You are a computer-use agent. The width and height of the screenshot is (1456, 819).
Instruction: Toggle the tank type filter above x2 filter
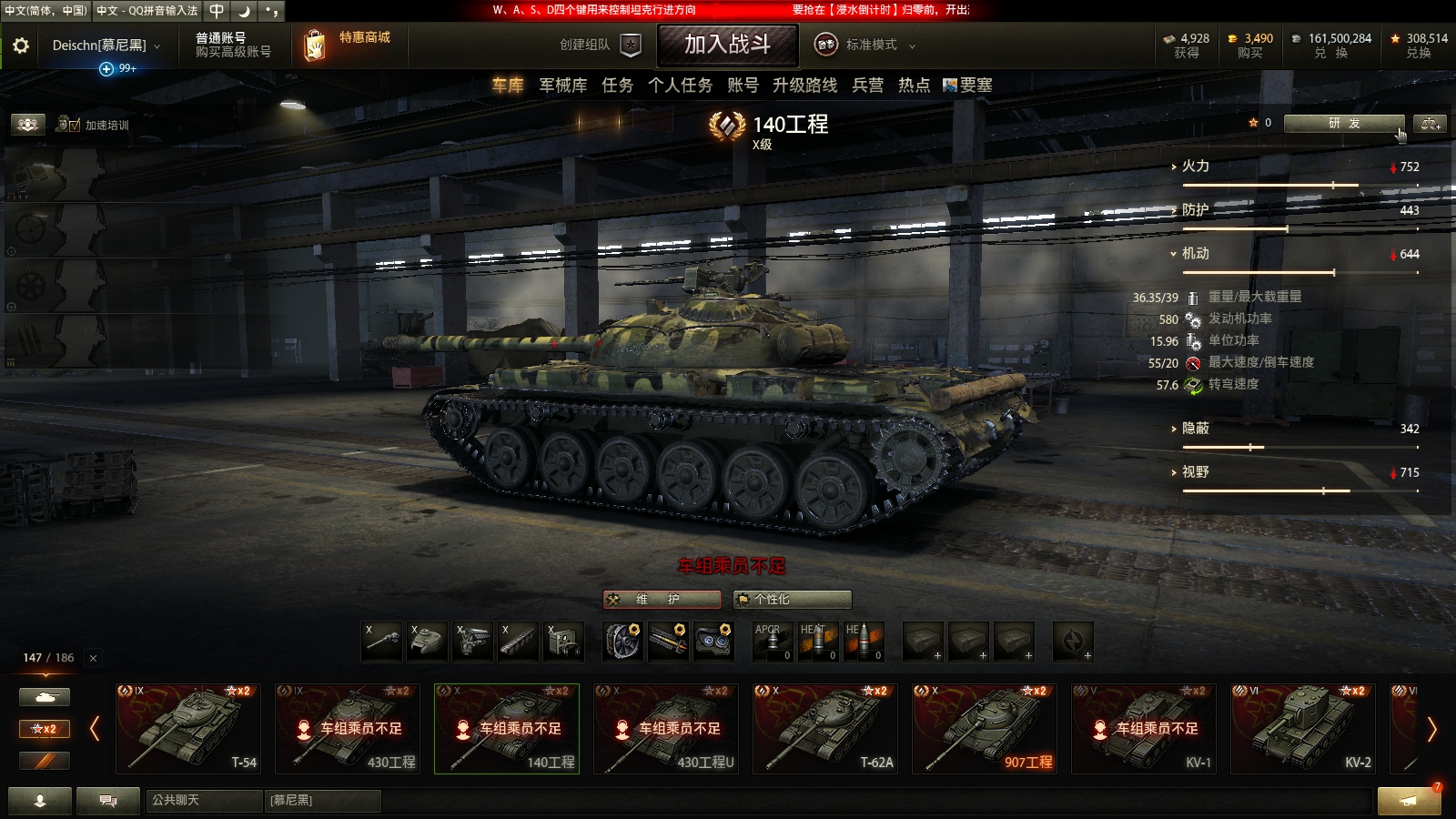pos(44,696)
